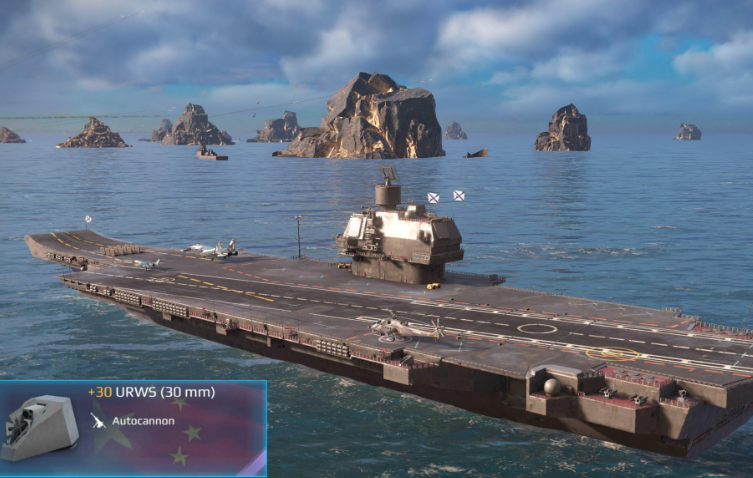The image size is (753, 478).
Task: Click the round slot marker above the bow
Action: point(88,218)
